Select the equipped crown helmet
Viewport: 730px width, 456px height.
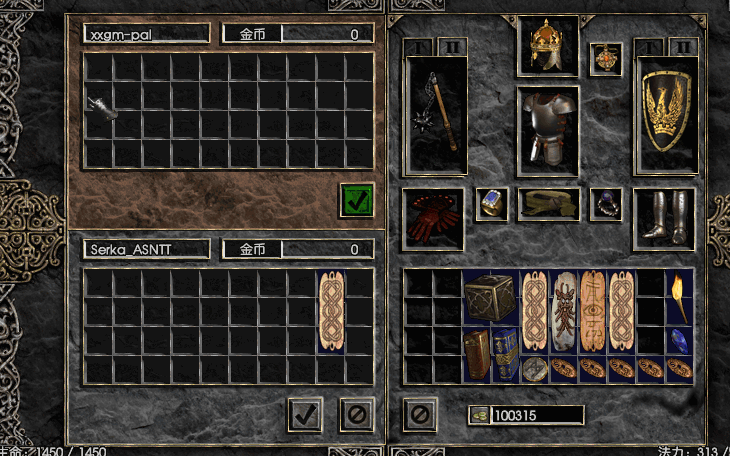tap(548, 47)
